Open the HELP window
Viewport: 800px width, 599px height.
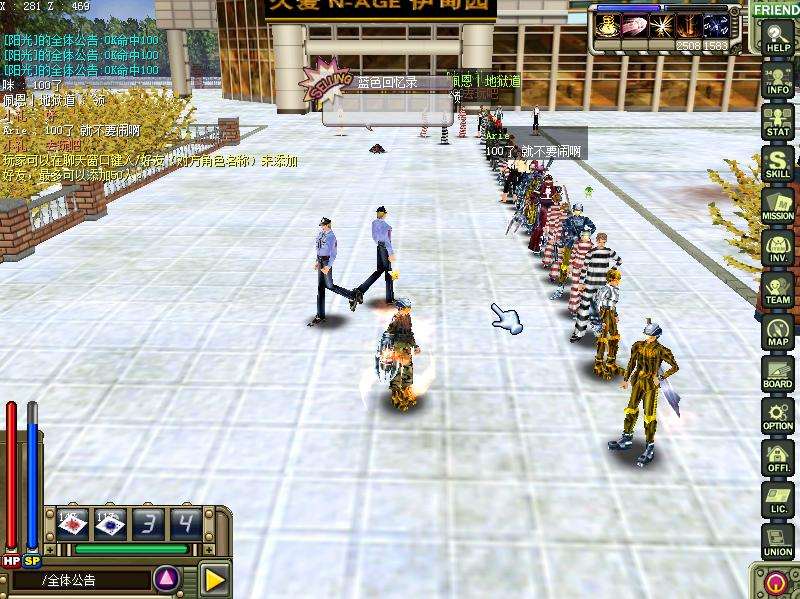tap(777, 38)
